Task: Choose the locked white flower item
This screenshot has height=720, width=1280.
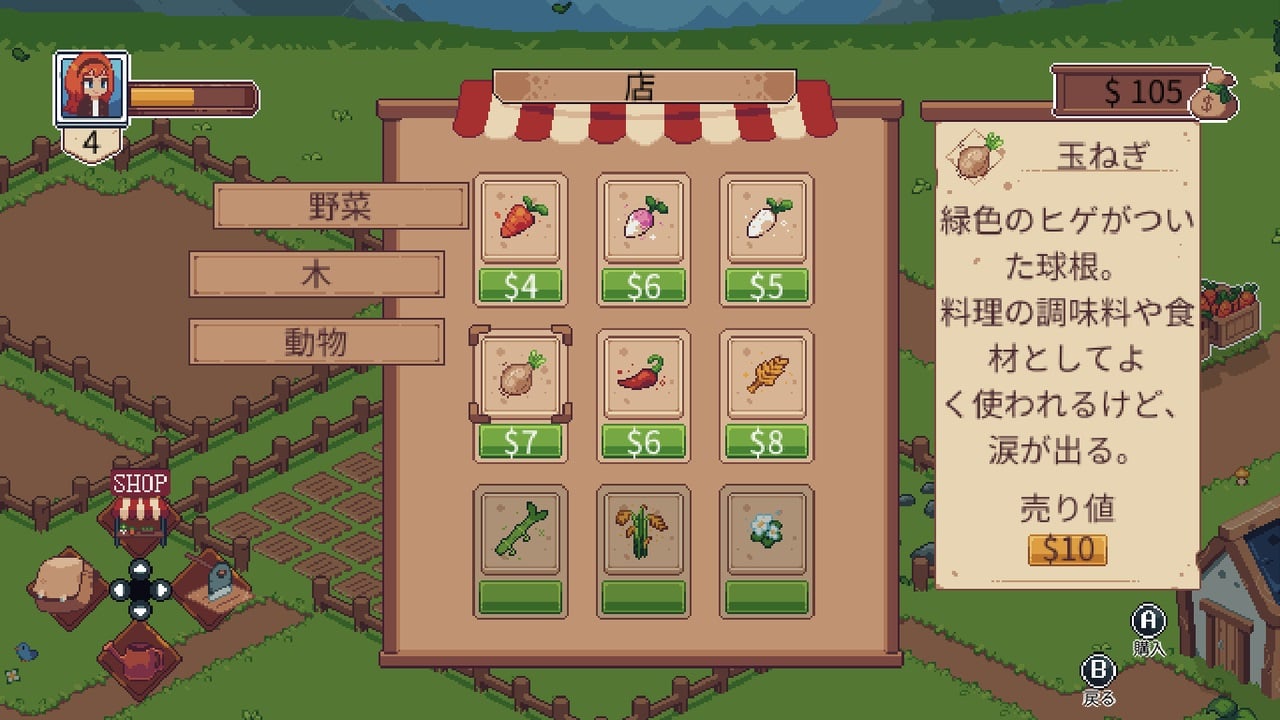Action: (x=767, y=531)
